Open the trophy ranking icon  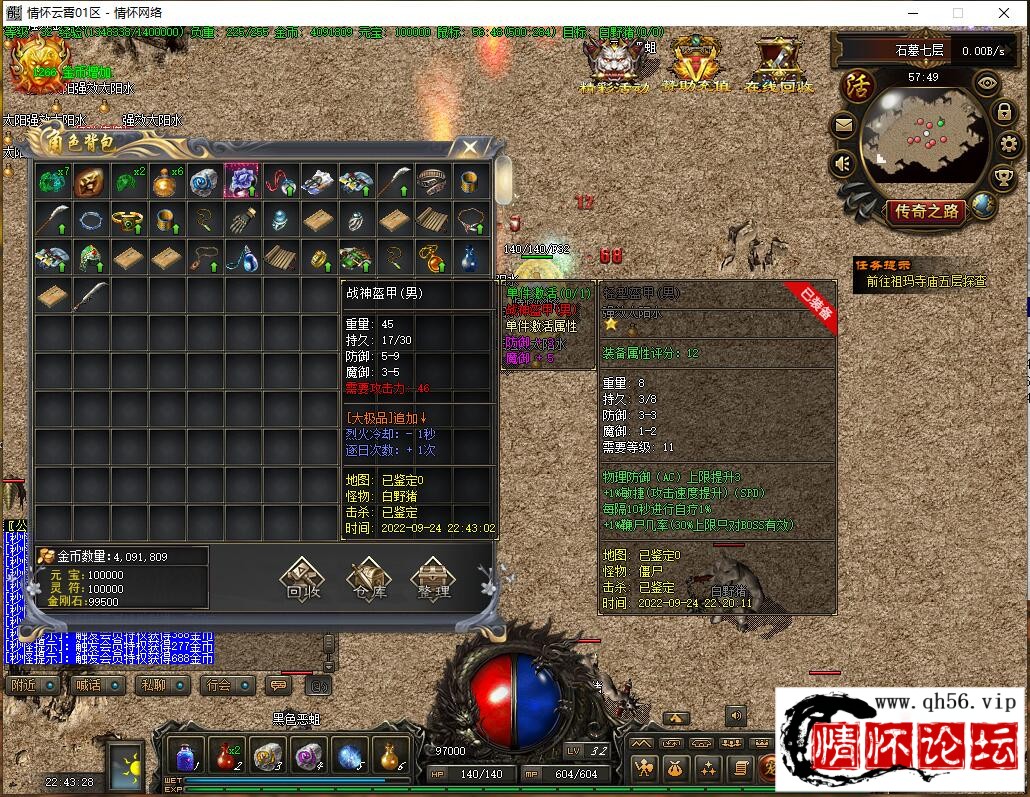click(1003, 178)
